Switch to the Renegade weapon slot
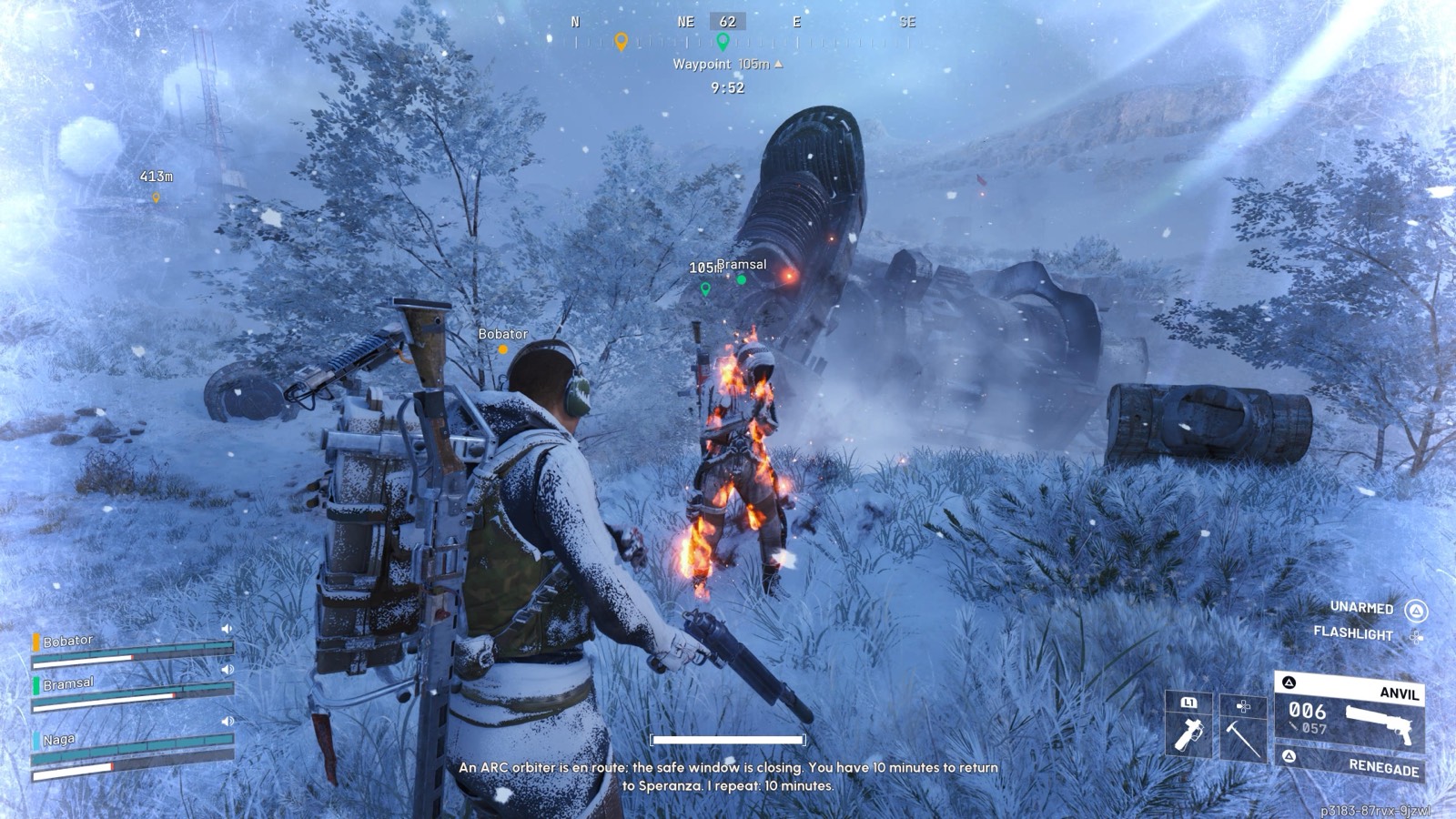1456x819 pixels. (1352, 763)
